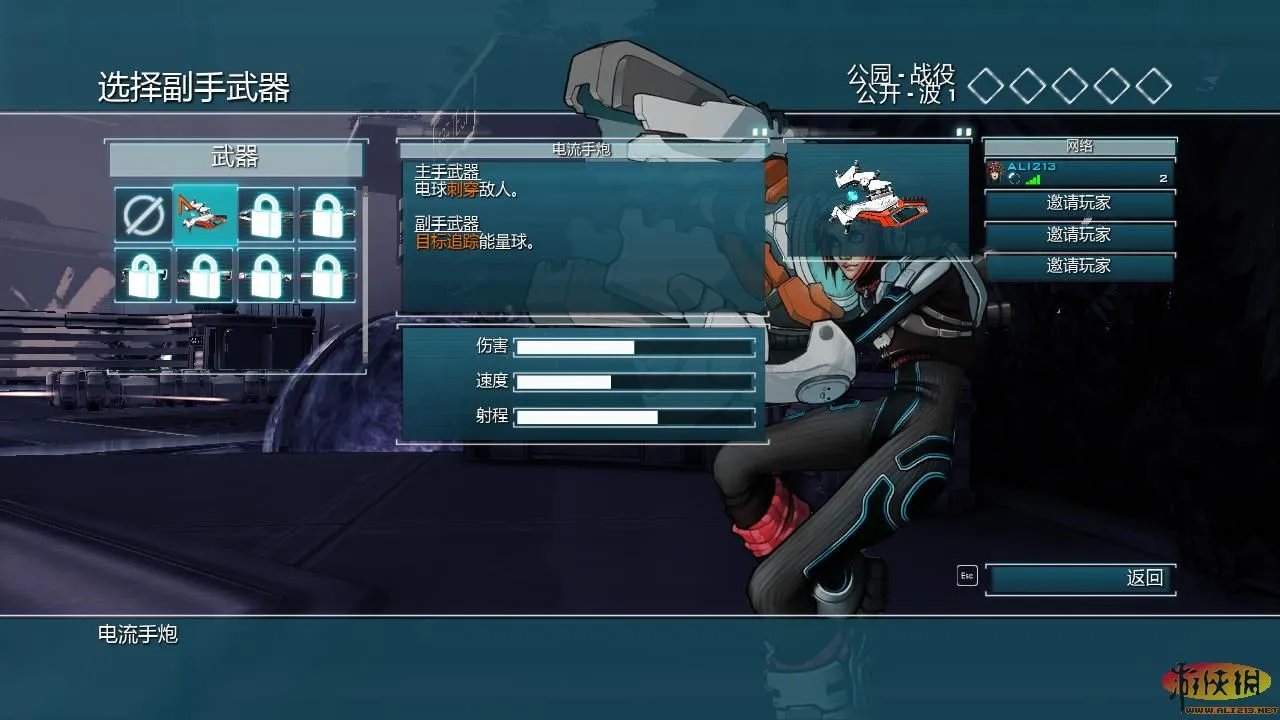Image resolution: width=1280 pixels, height=720 pixels.
Task: Click the Esc key icon beside 返回
Action: (965, 578)
